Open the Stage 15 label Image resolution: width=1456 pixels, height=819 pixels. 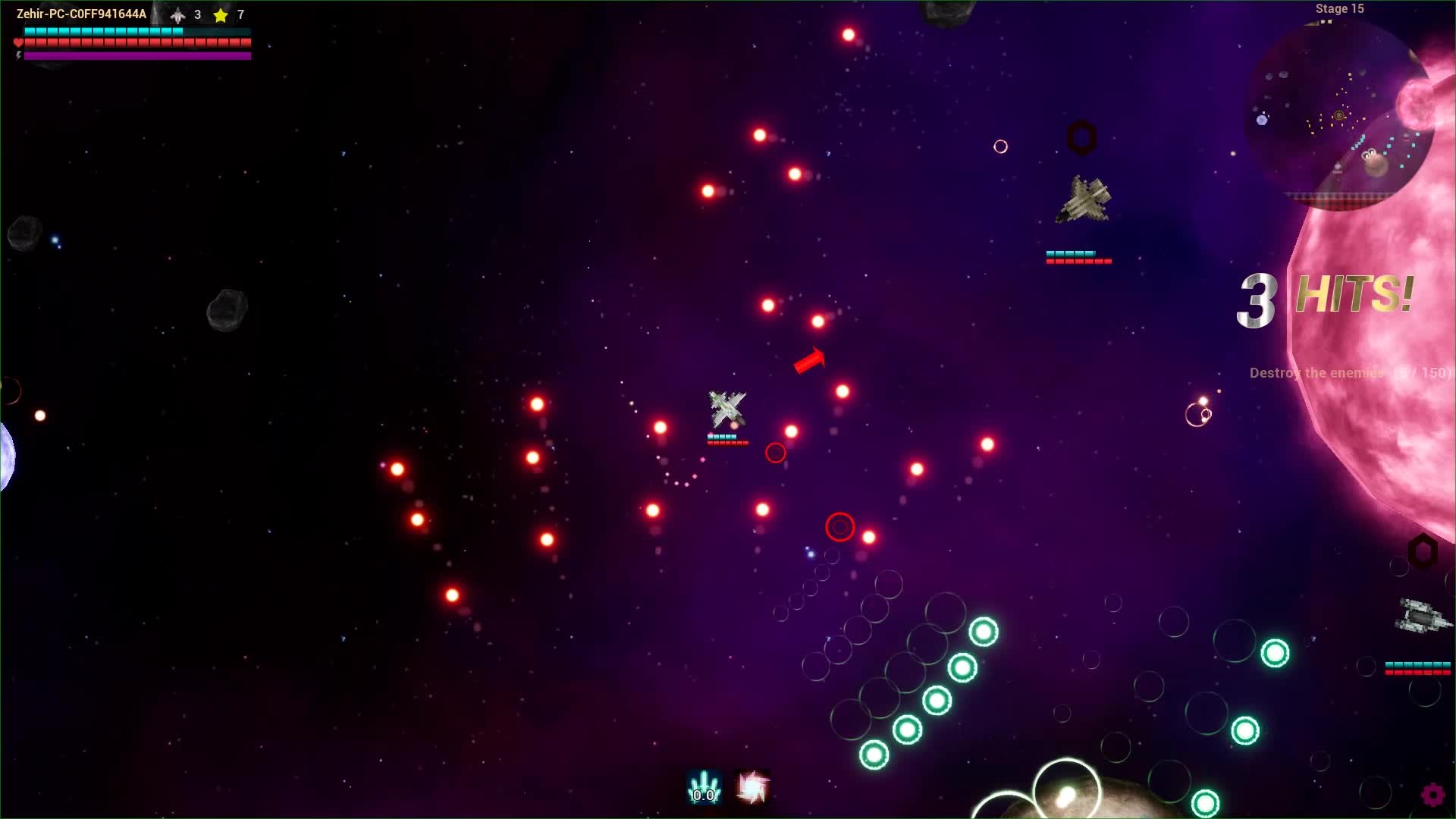[x=1338, y=9]
